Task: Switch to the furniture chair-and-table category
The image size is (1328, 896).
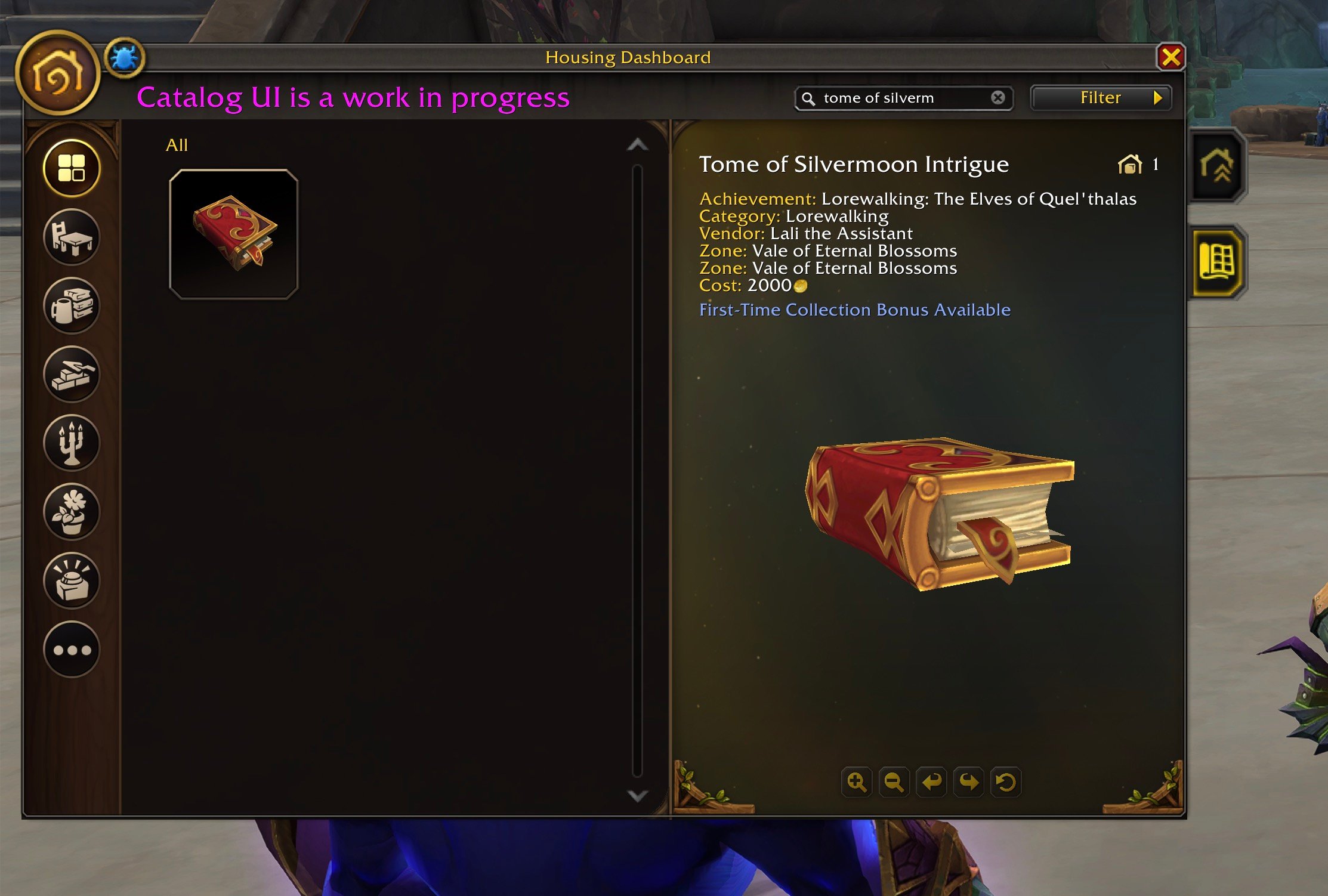Action: point(72,237)
